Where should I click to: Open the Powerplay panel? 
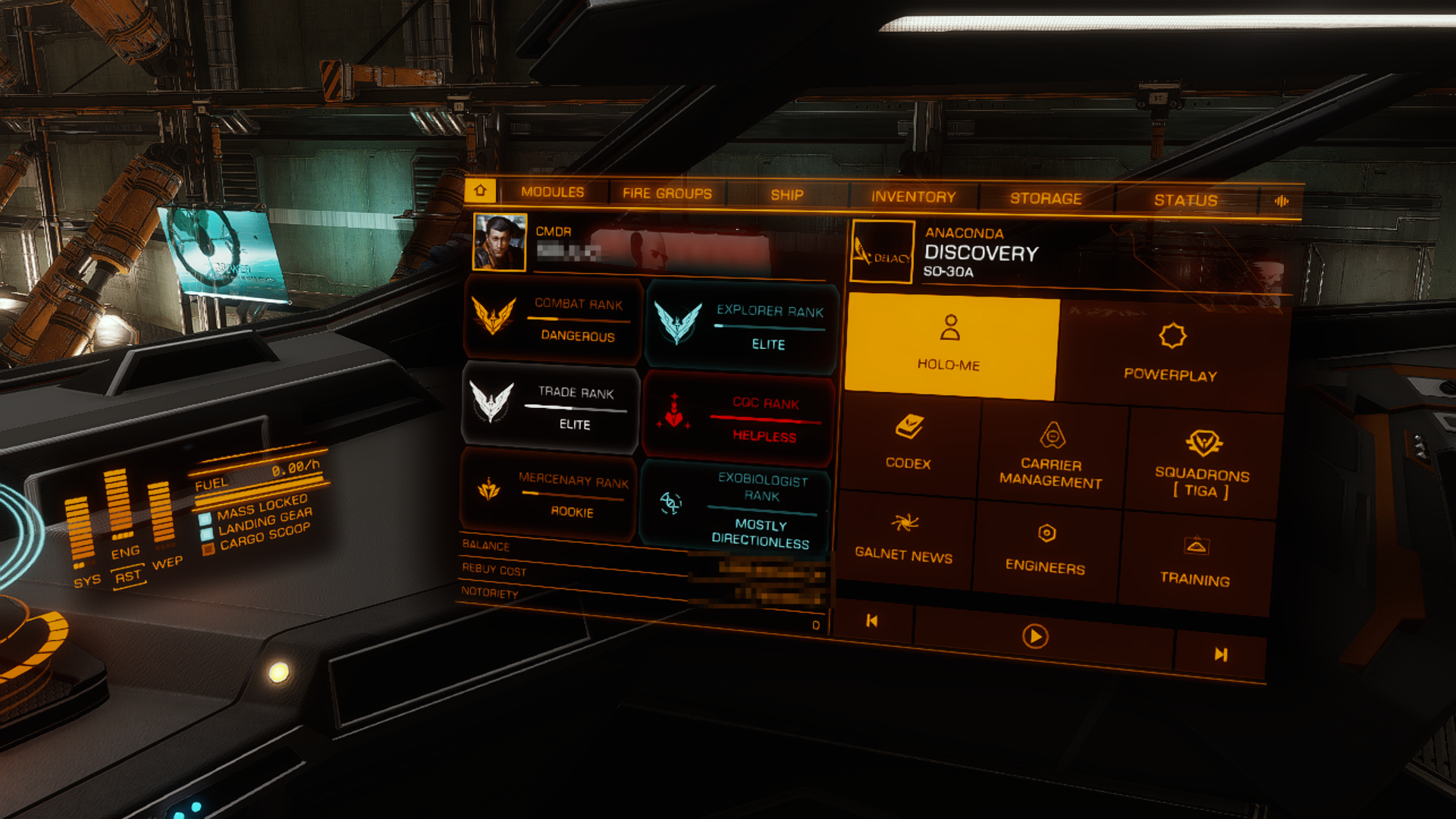(1171, 353)
